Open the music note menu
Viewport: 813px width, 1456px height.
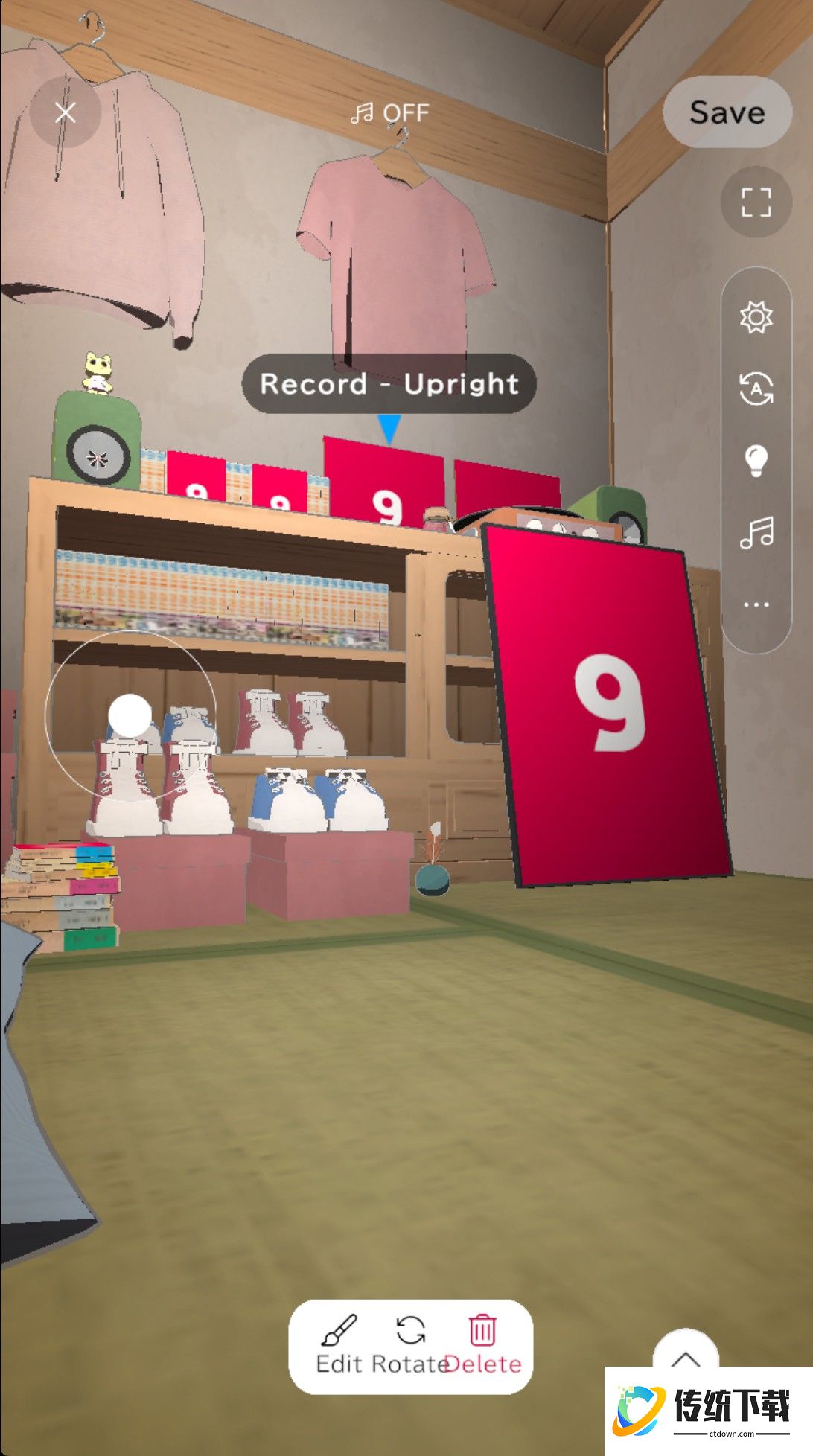point(756,533)
